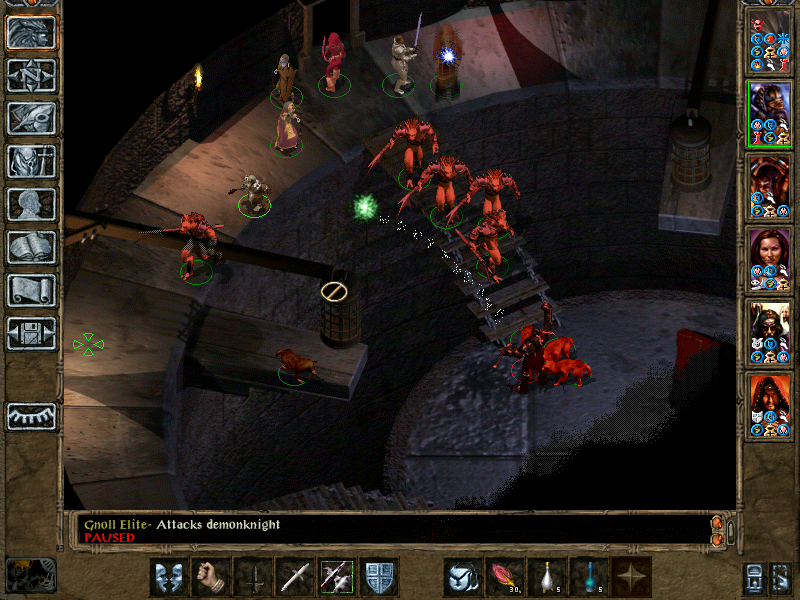This screenshot has height=600, width=800.
Task: Activate the two-faces talk action
Action: [169, 577]
